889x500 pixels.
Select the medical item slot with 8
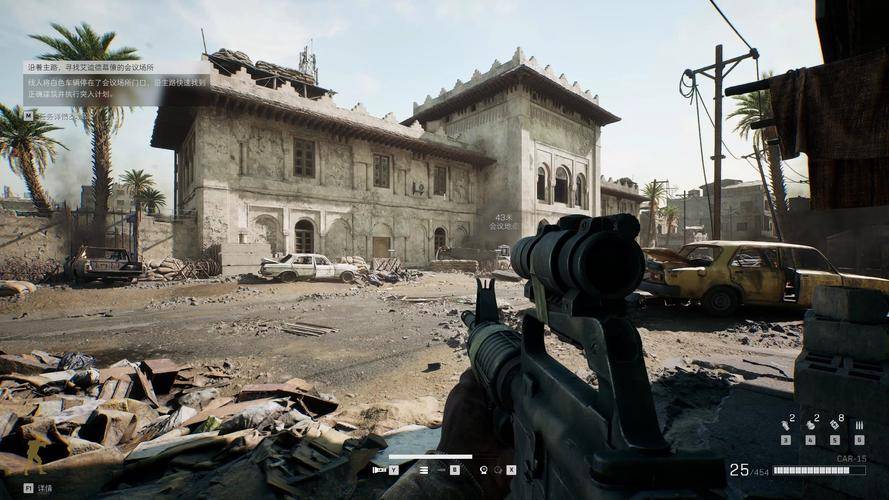click(835, 424)
